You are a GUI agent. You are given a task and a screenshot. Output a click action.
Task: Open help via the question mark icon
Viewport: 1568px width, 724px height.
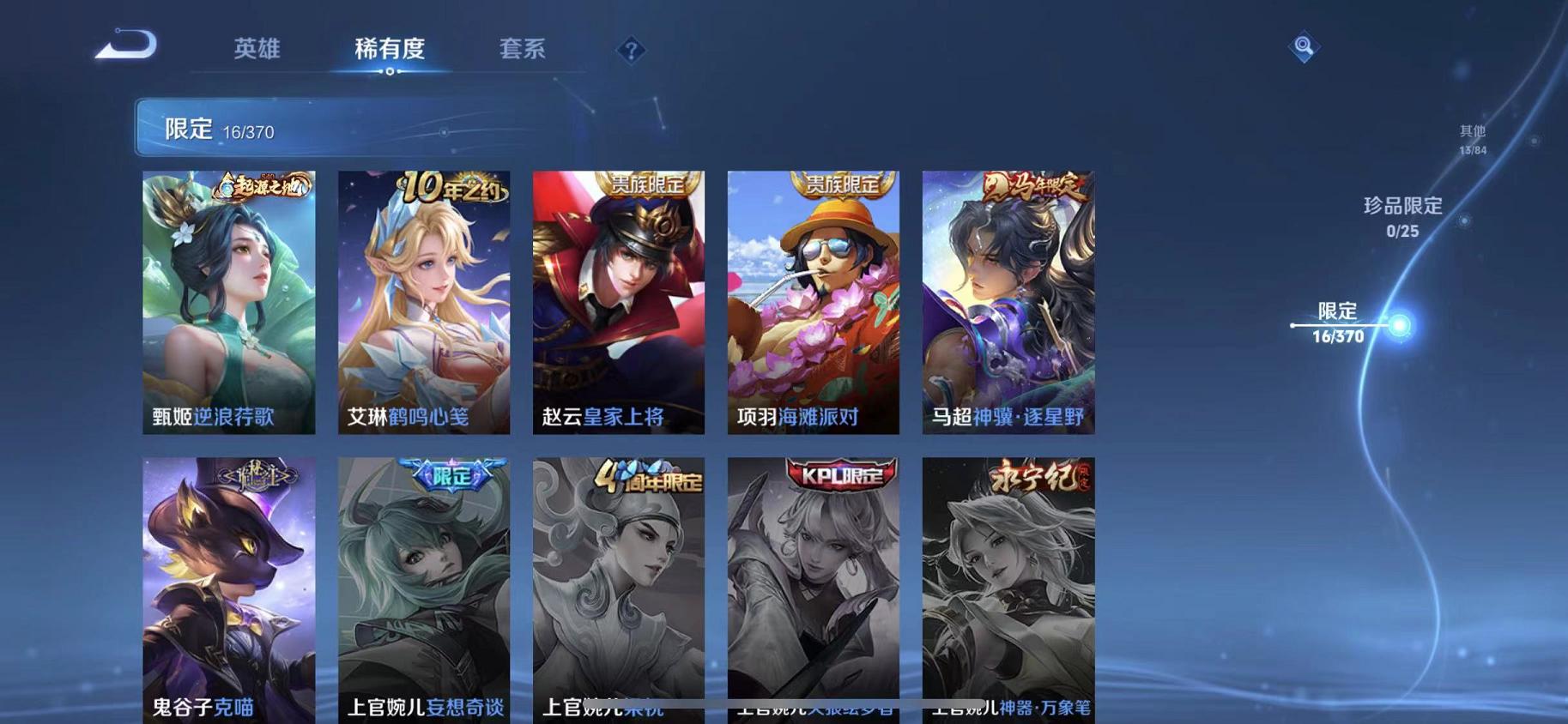633,51
